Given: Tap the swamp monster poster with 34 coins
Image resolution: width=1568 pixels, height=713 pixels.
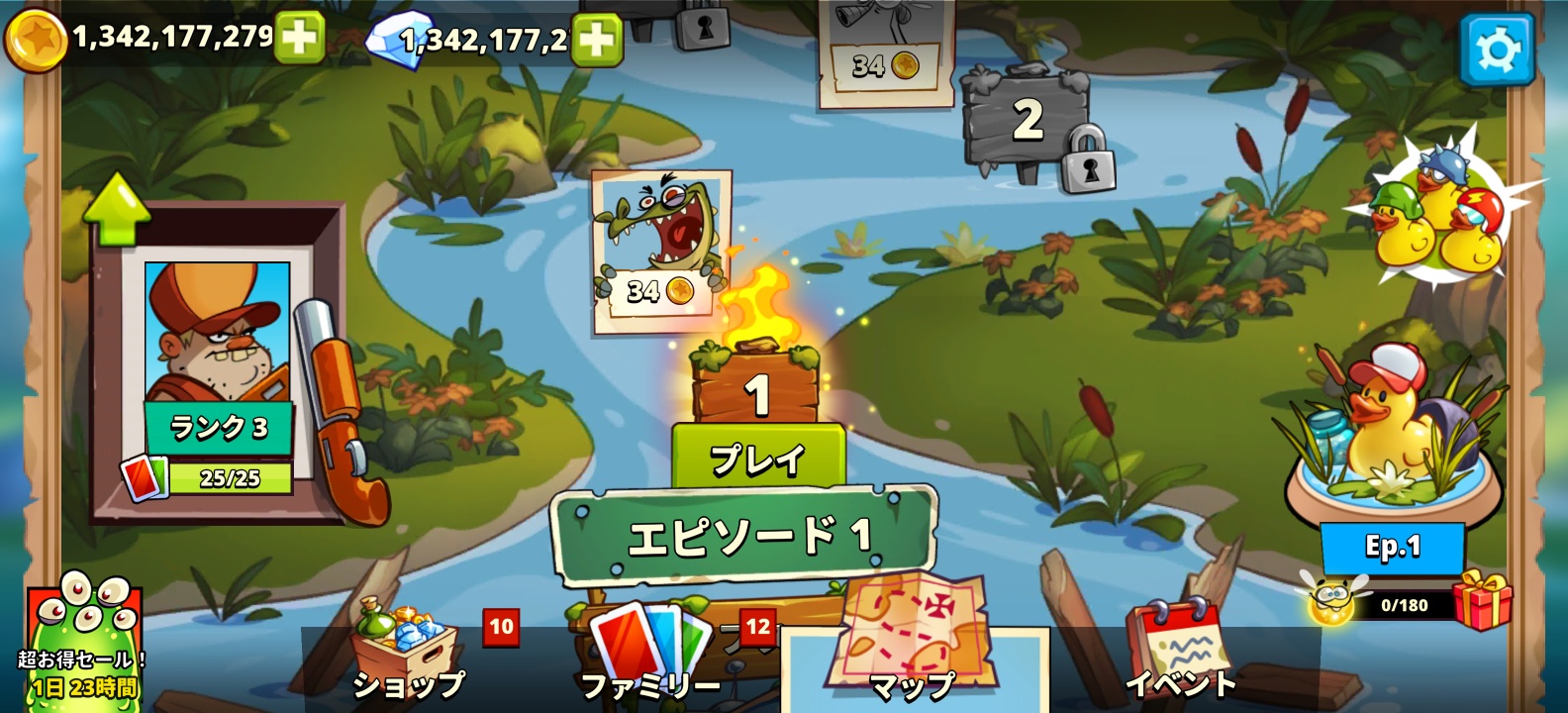Looking at the screenshot, I should 661,241.
